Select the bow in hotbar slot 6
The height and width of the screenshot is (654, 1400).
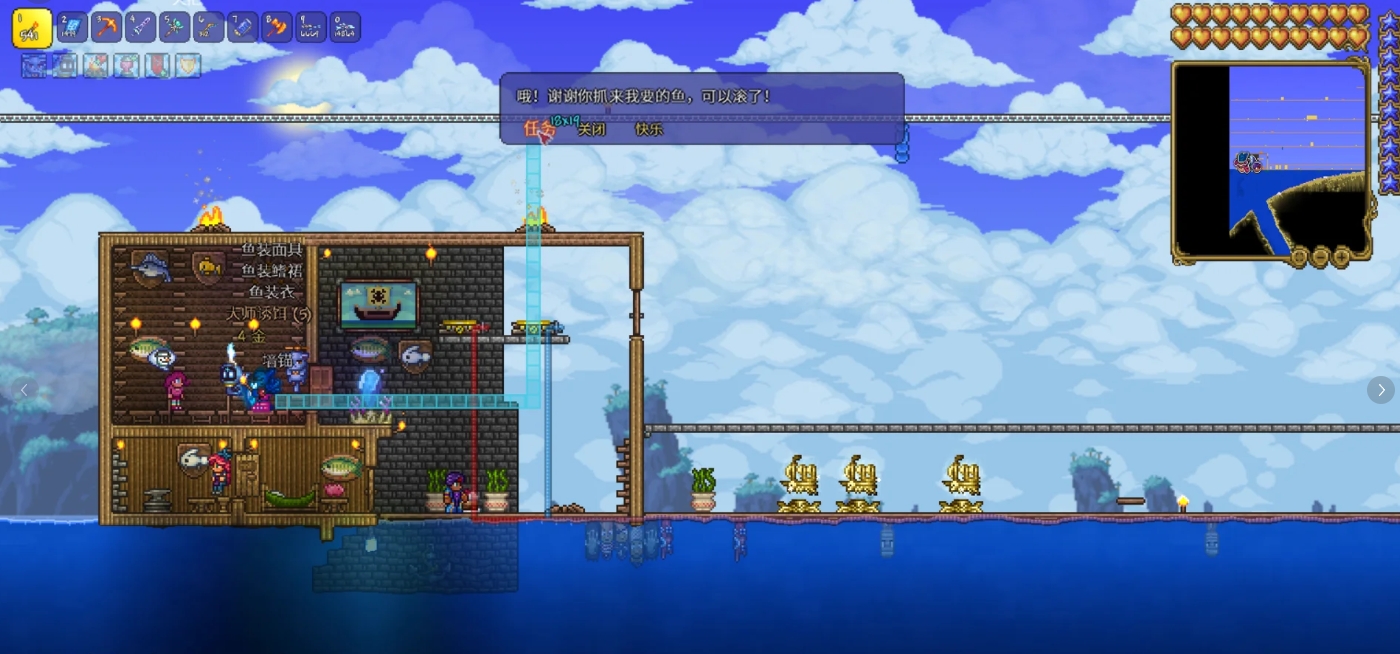click(208, 27)
